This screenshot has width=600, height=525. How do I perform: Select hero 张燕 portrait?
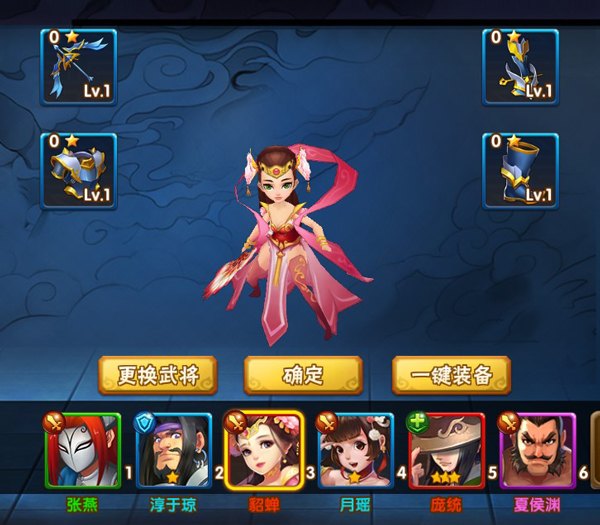(82, 452)
